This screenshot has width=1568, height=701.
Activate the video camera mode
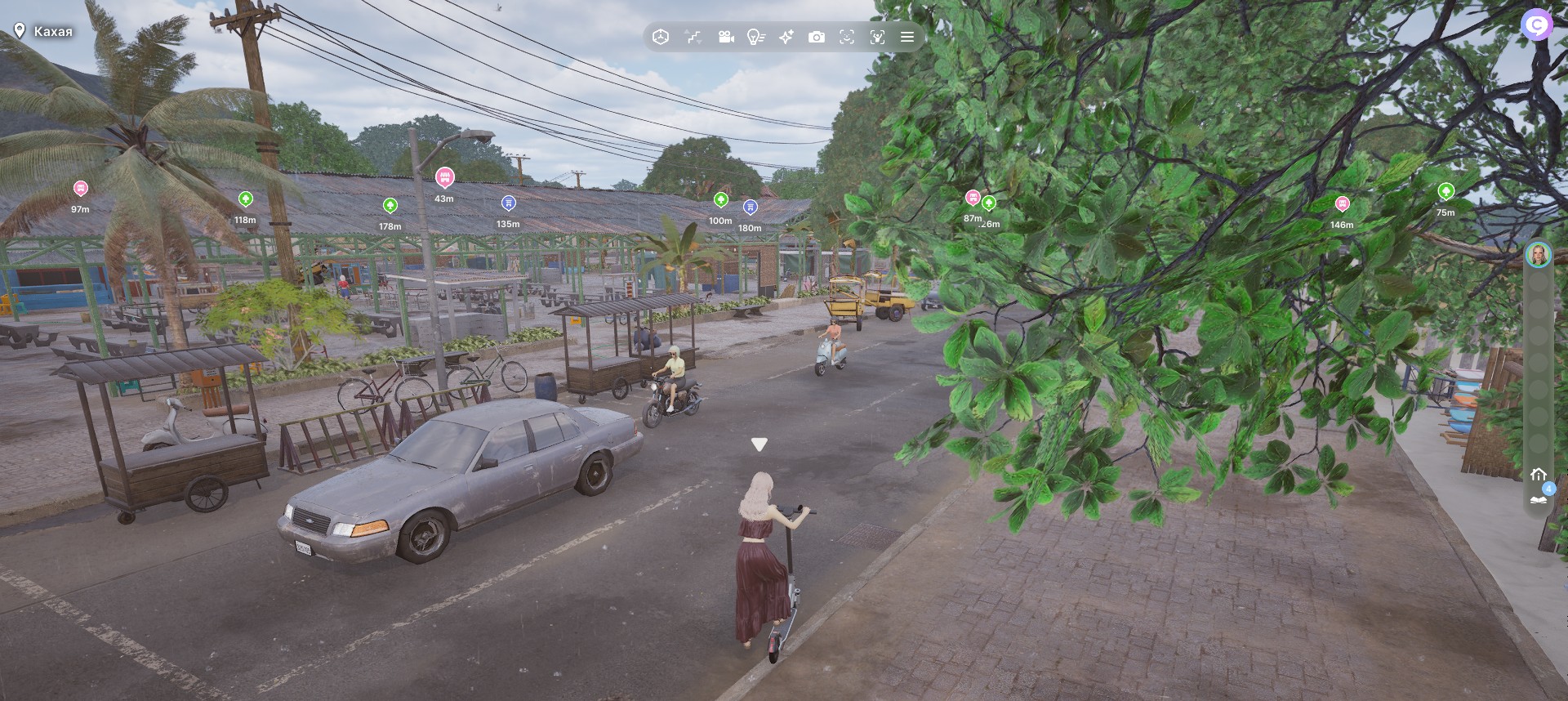[725, 37]
